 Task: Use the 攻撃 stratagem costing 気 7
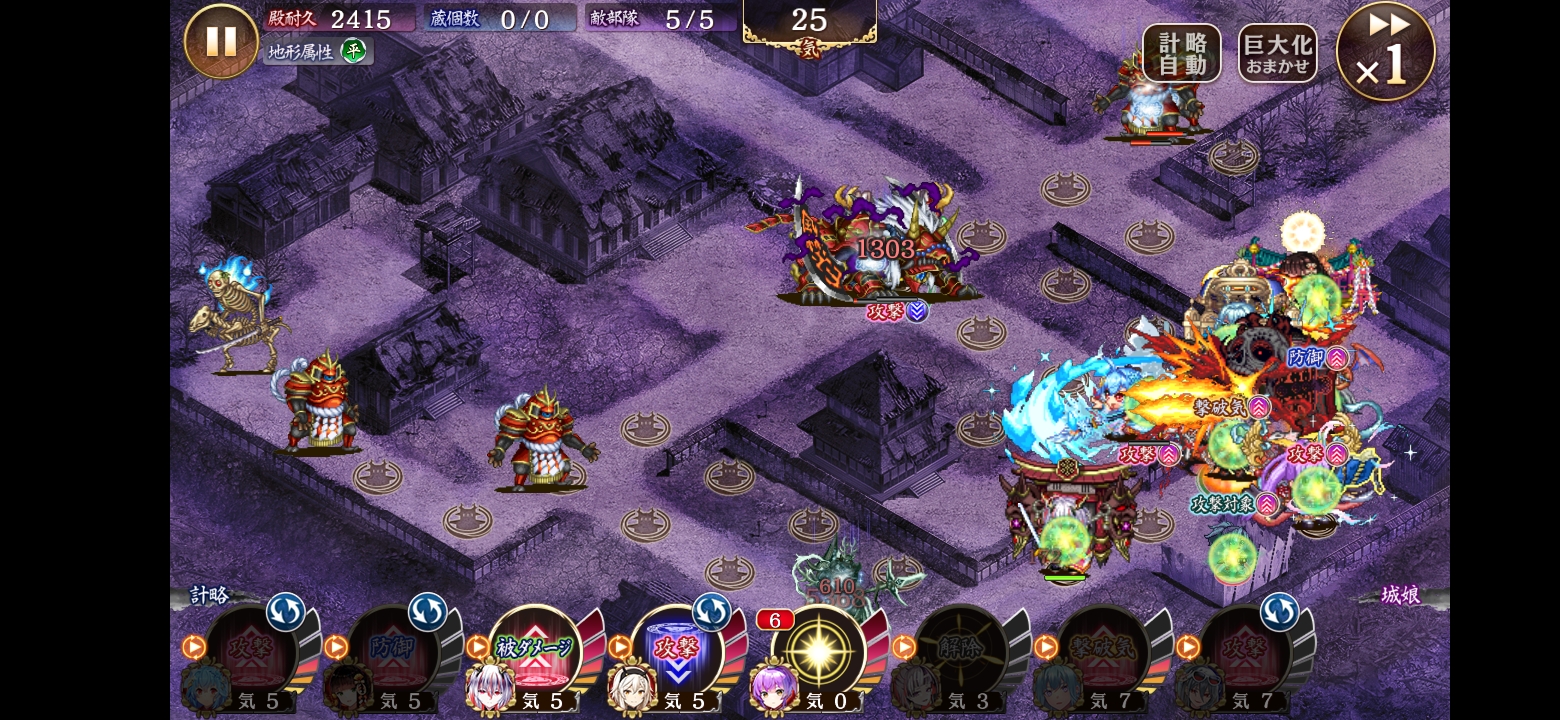[1245, 650]
